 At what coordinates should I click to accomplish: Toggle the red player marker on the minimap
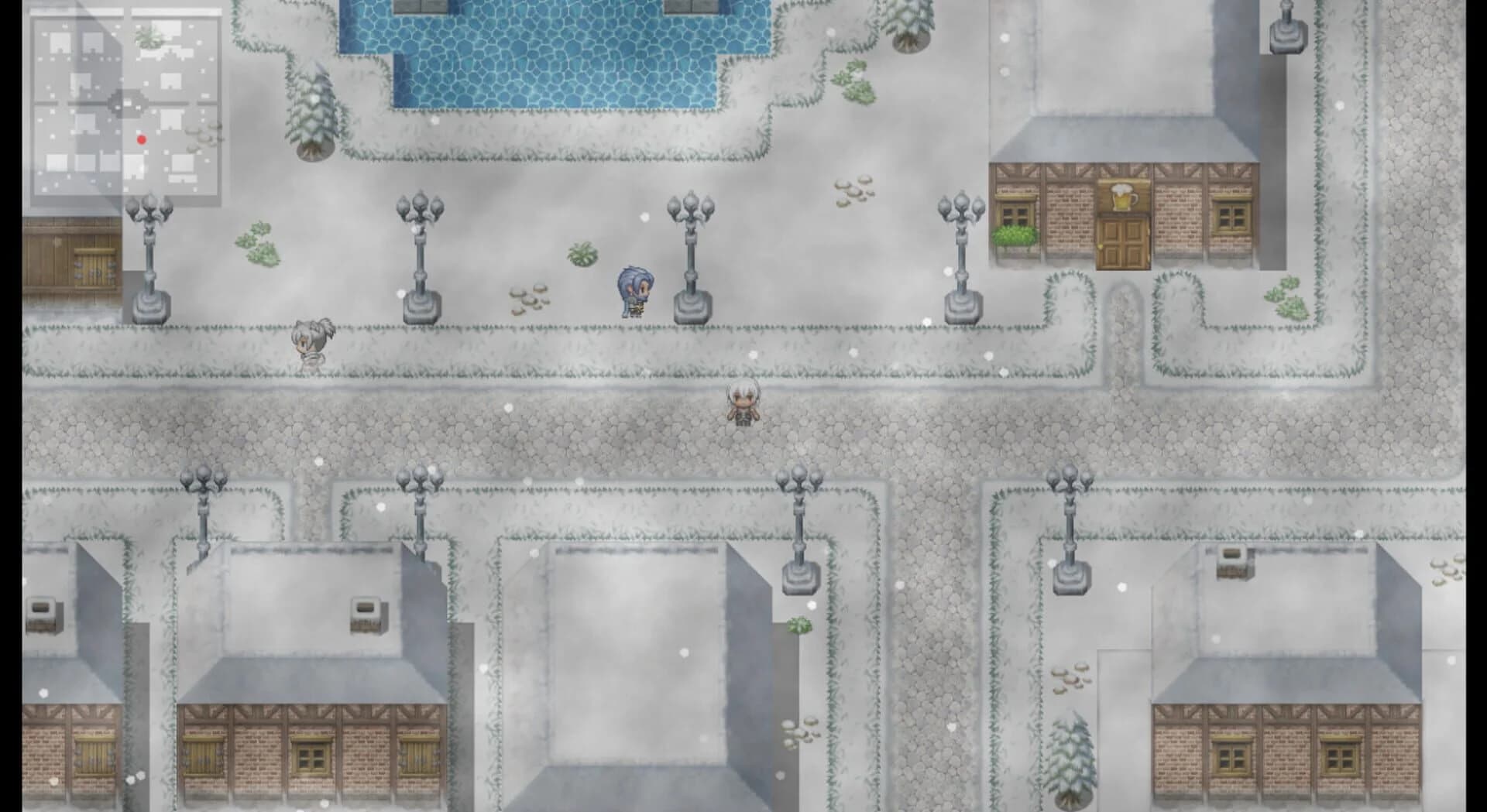coord(142,139)
